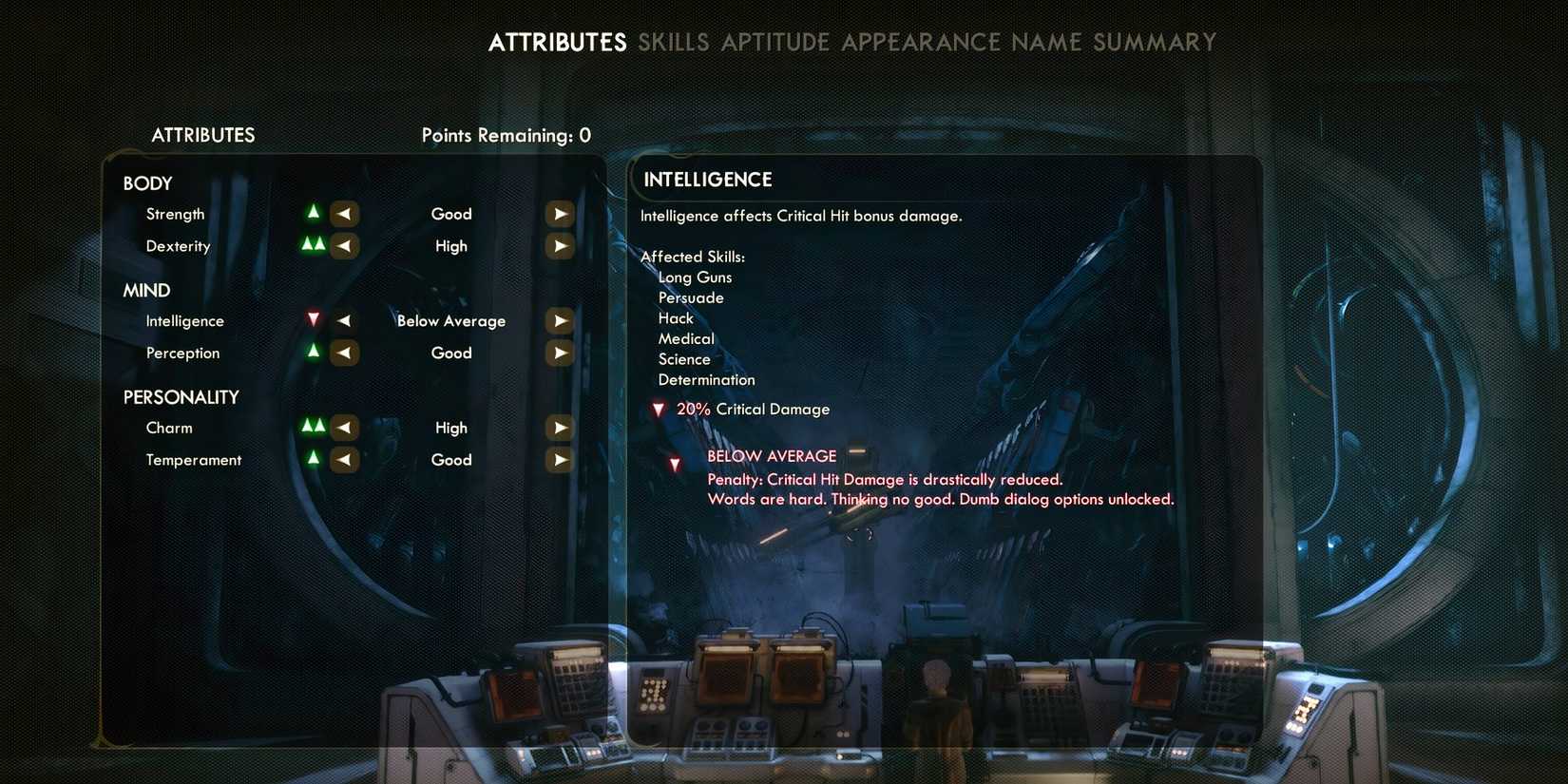This screenshot has height=784, width=1568.
Task: Raise the Charm attribute one step
Action: click(x=560, y=427)
